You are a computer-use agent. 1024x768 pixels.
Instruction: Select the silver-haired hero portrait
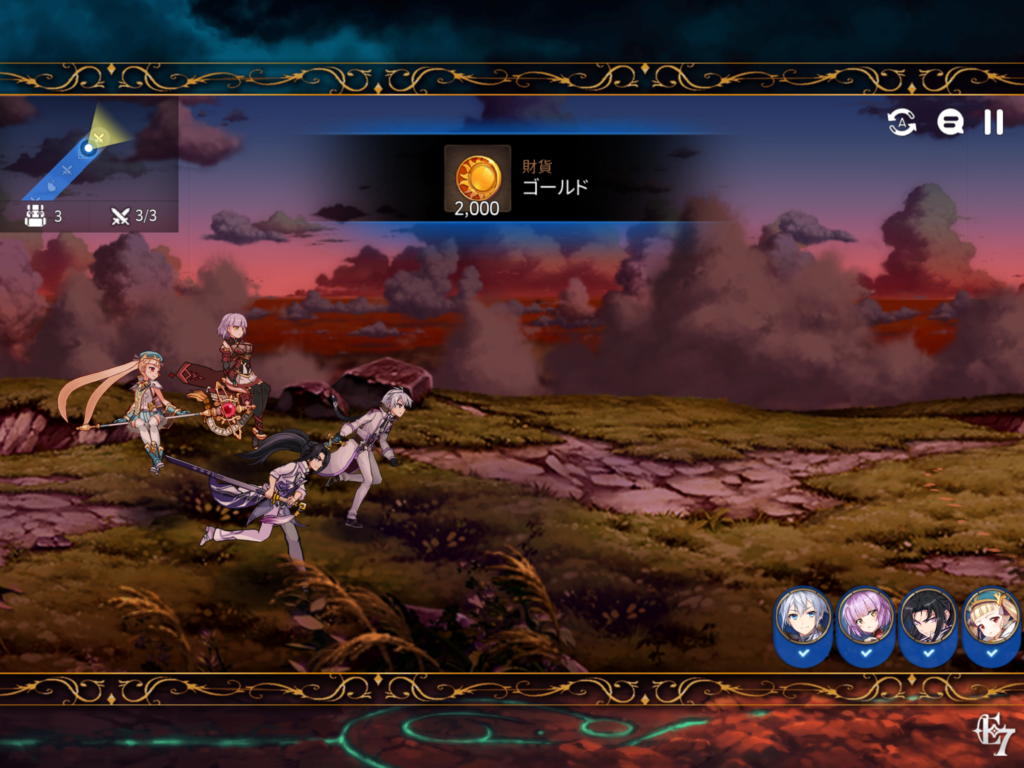click(x=803, y=618)
